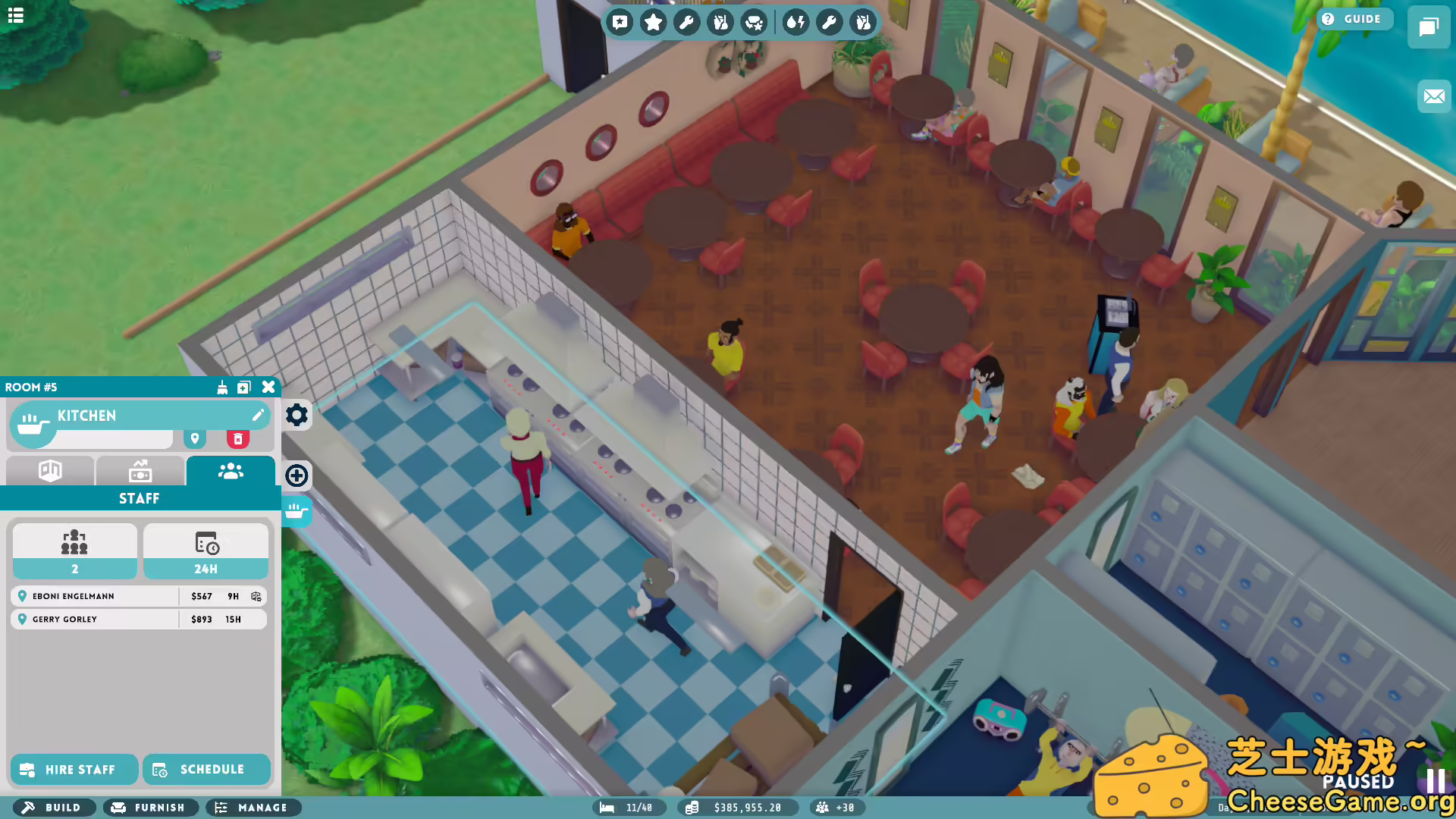Toggle the pause button

(1435, 781)
